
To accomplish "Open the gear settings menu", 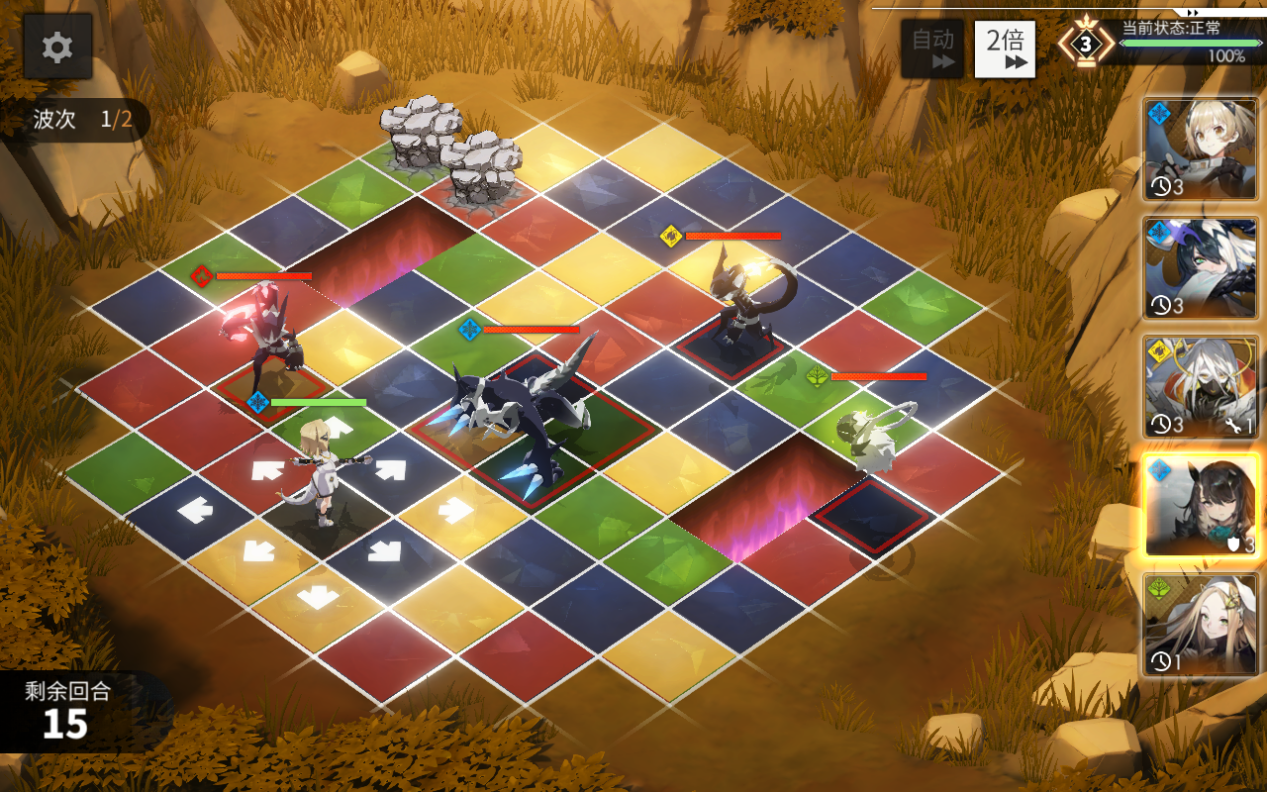I will [x=57, y=47].
